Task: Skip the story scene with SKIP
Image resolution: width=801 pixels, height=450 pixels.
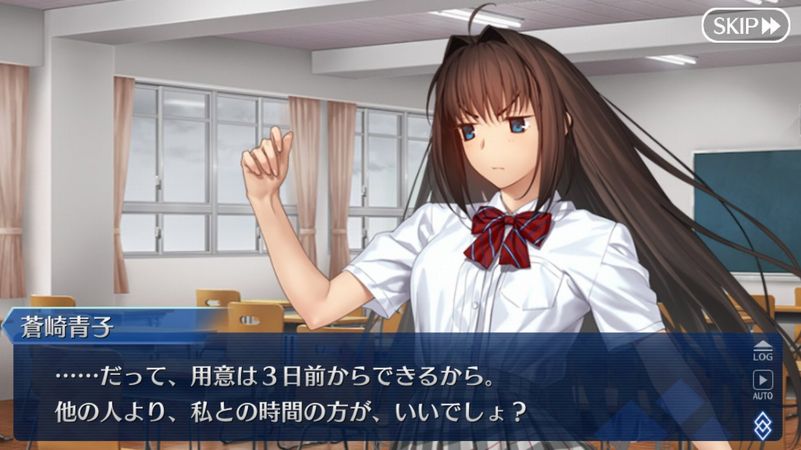Action: pyautogui.click(x=745, y=25)
